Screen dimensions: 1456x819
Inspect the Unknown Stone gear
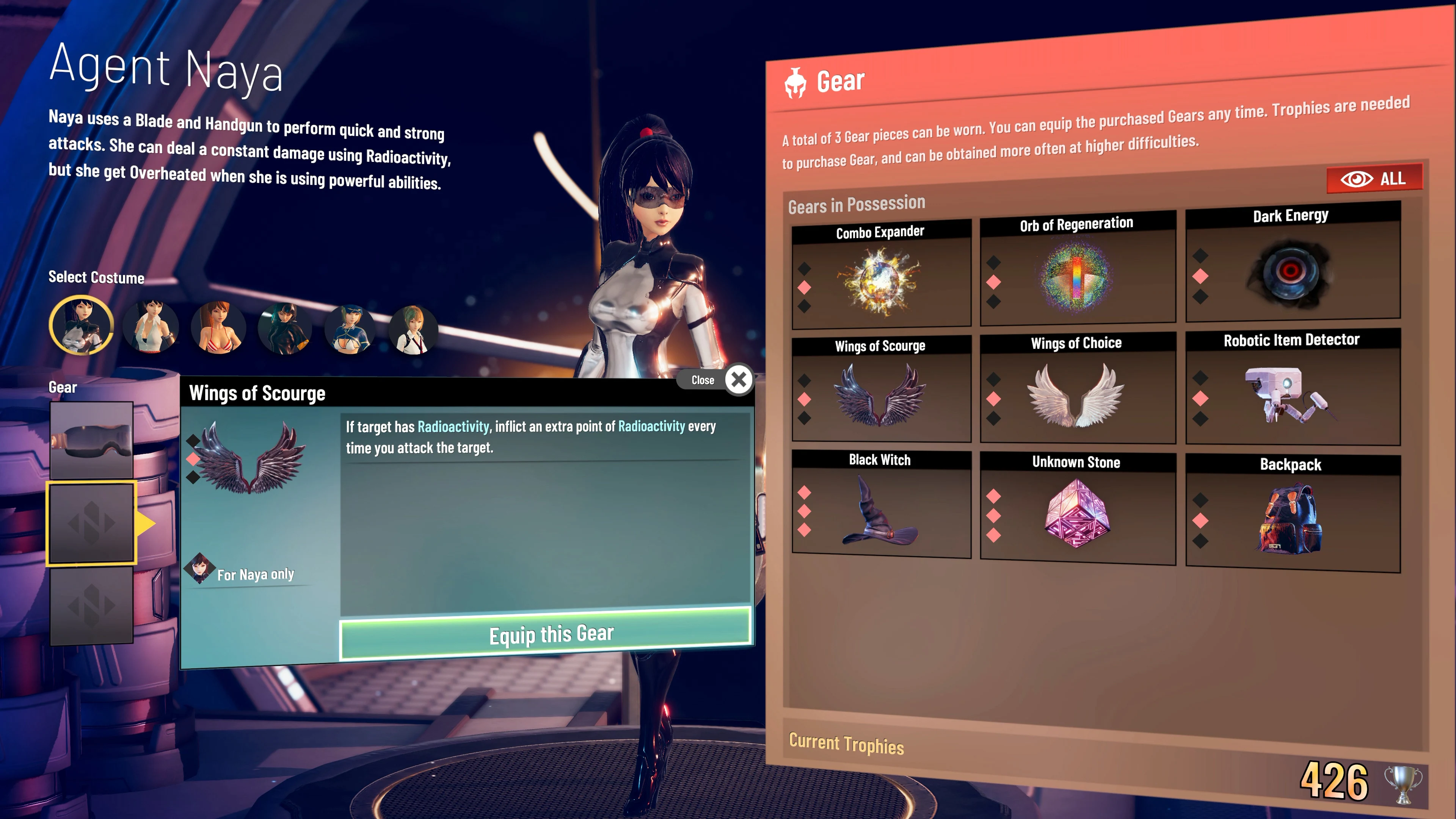(1077, 515)
